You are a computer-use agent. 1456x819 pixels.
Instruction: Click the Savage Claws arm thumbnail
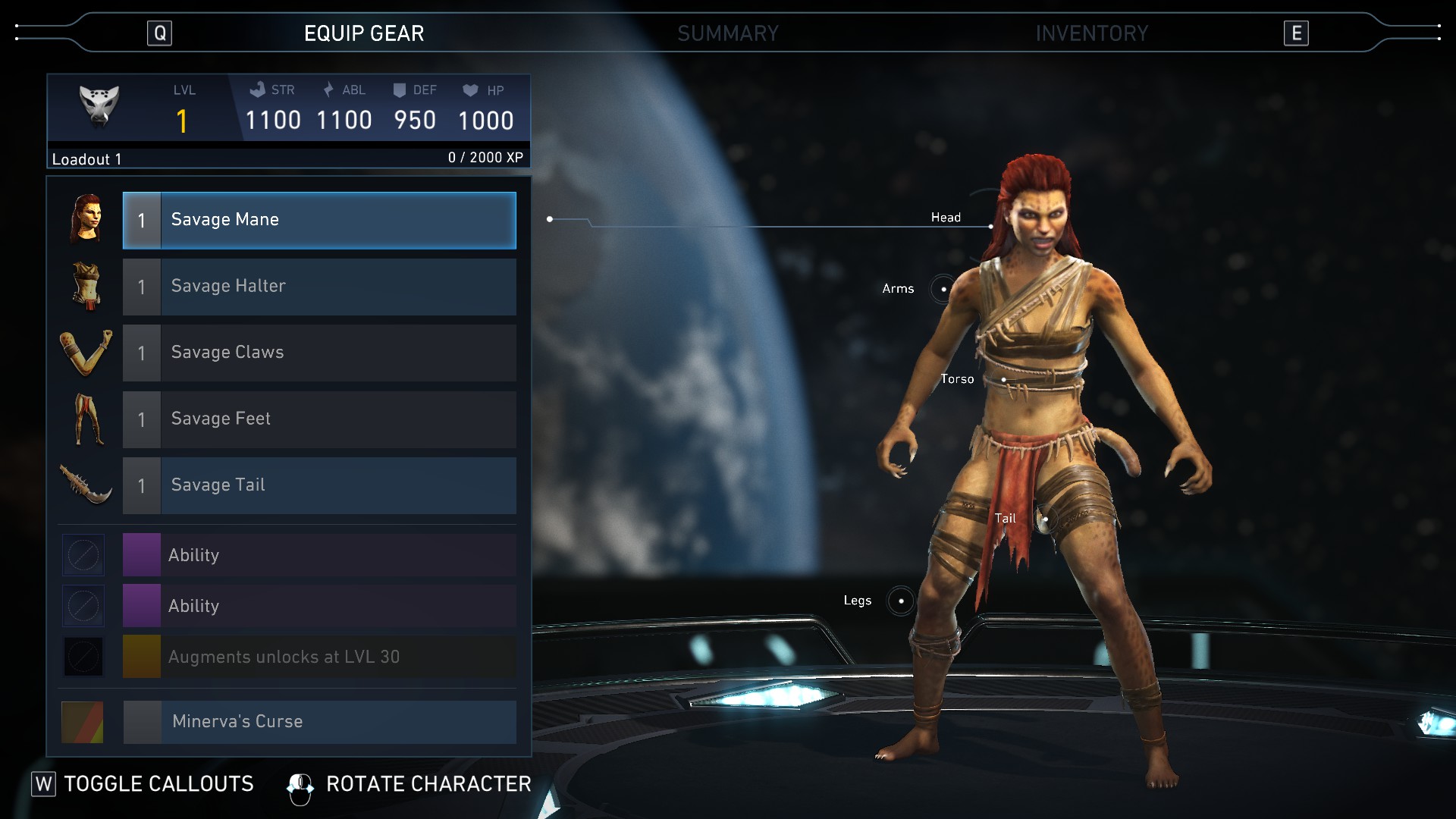click(x=86, y=353)
